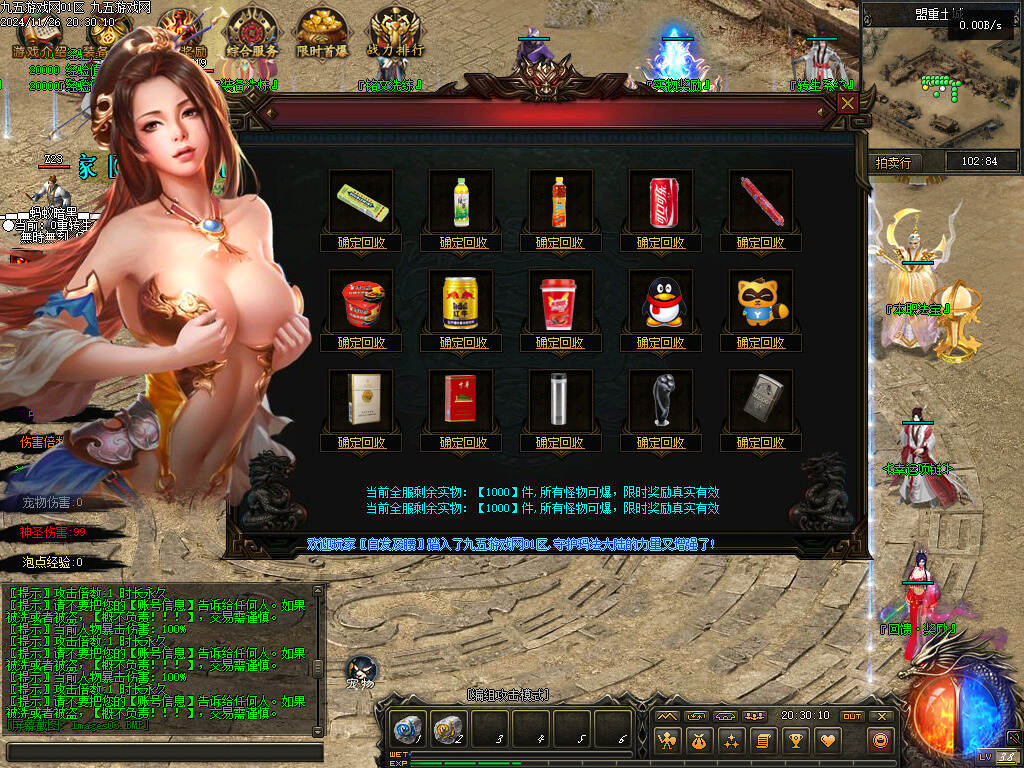Click the OUT button
The height and width of the screenshot is (768, 1024).
pos(852,716)
